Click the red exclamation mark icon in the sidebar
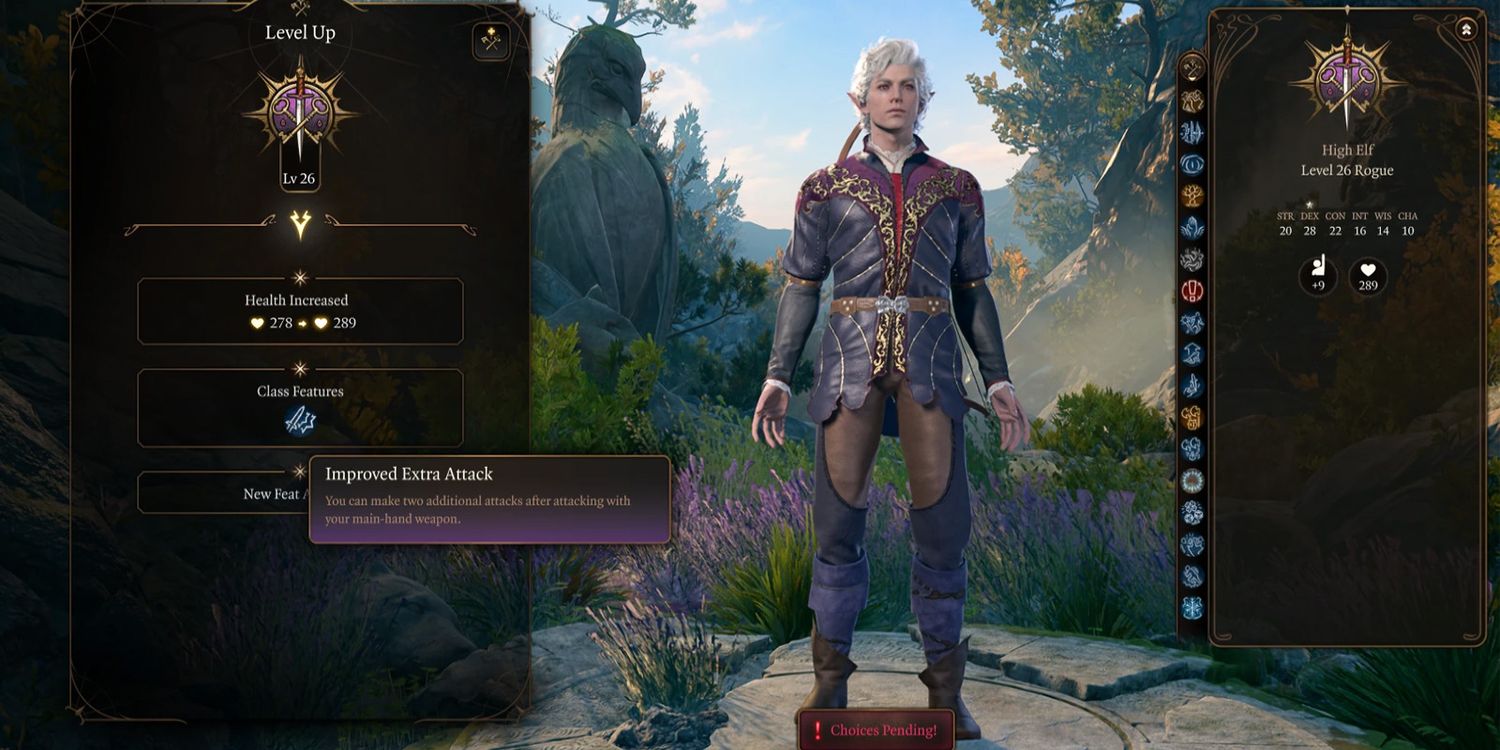 pyautogui.click(x=1192, y=291)
